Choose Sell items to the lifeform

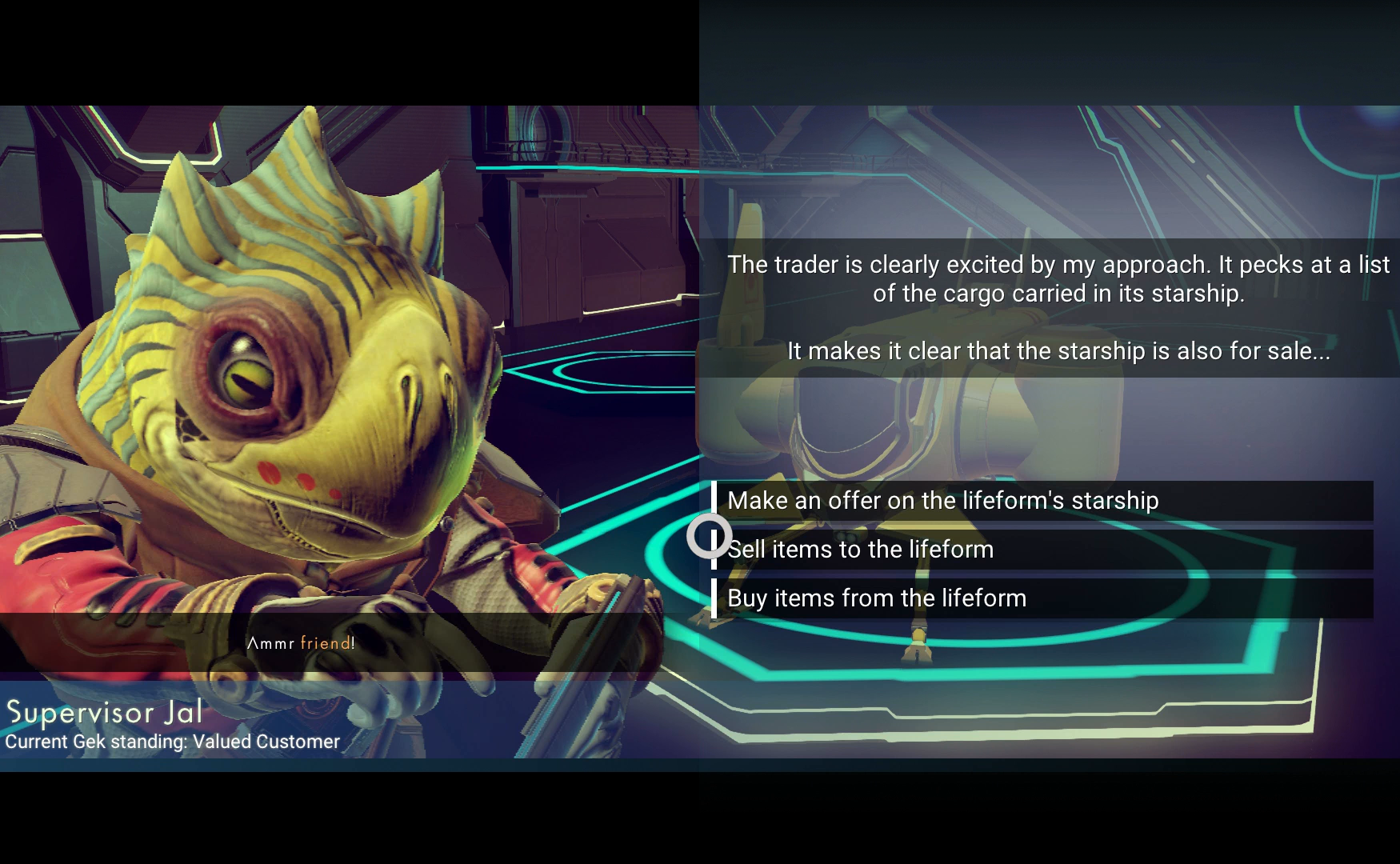pyautogui.click(x=861, y=550)
